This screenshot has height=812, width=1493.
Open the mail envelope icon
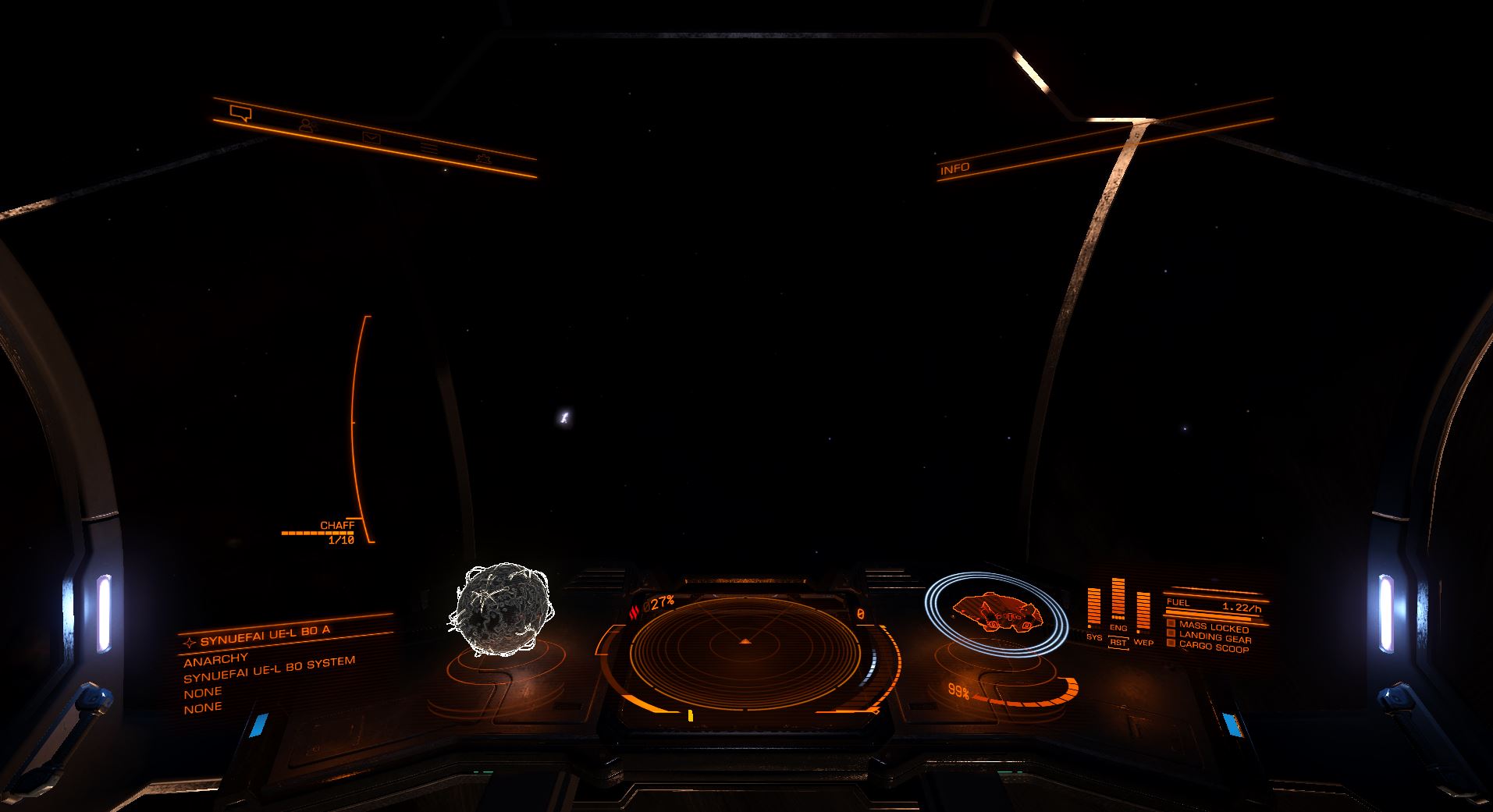coord(371,138)
